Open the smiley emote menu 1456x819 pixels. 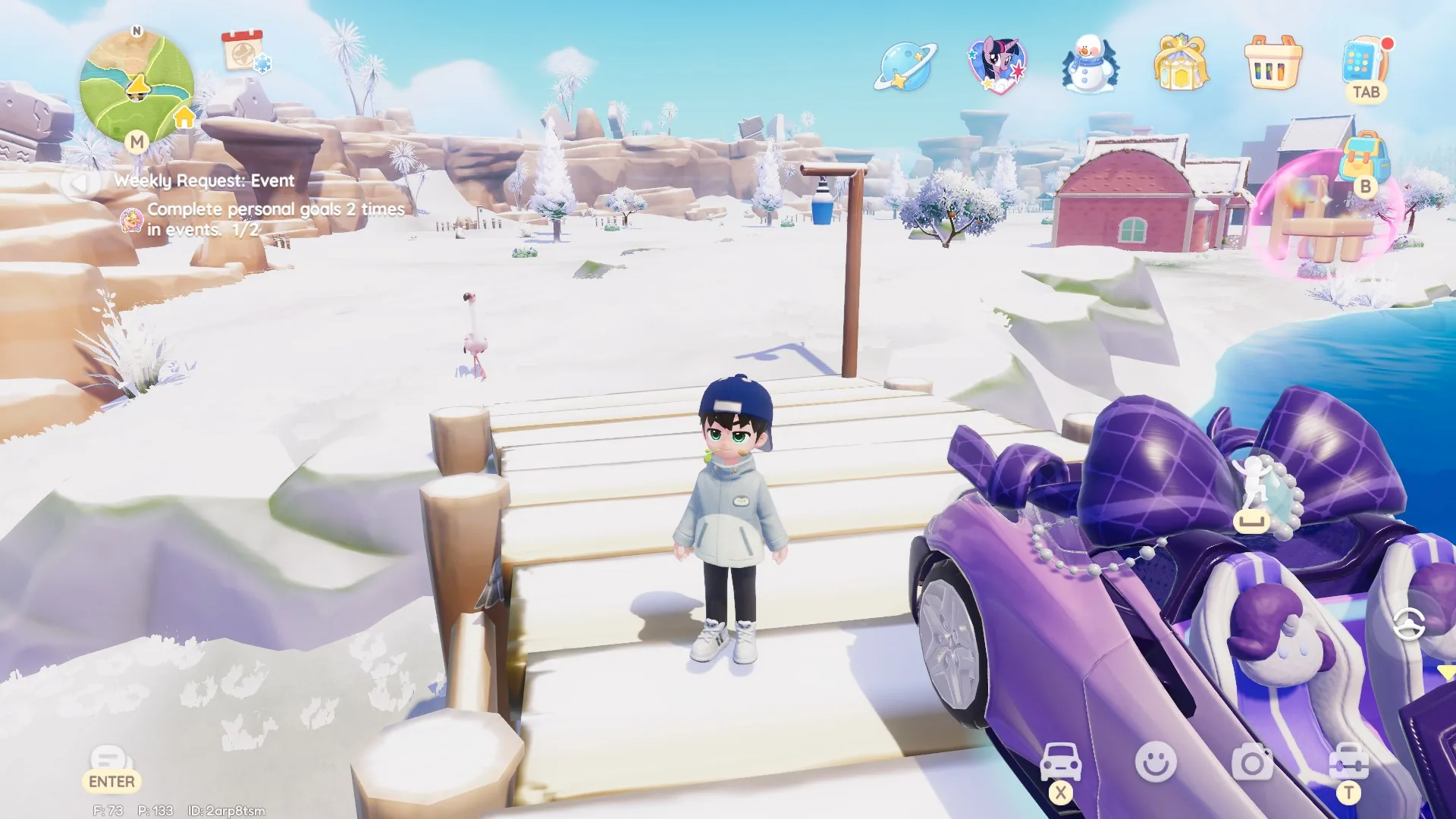[1156, 761]
